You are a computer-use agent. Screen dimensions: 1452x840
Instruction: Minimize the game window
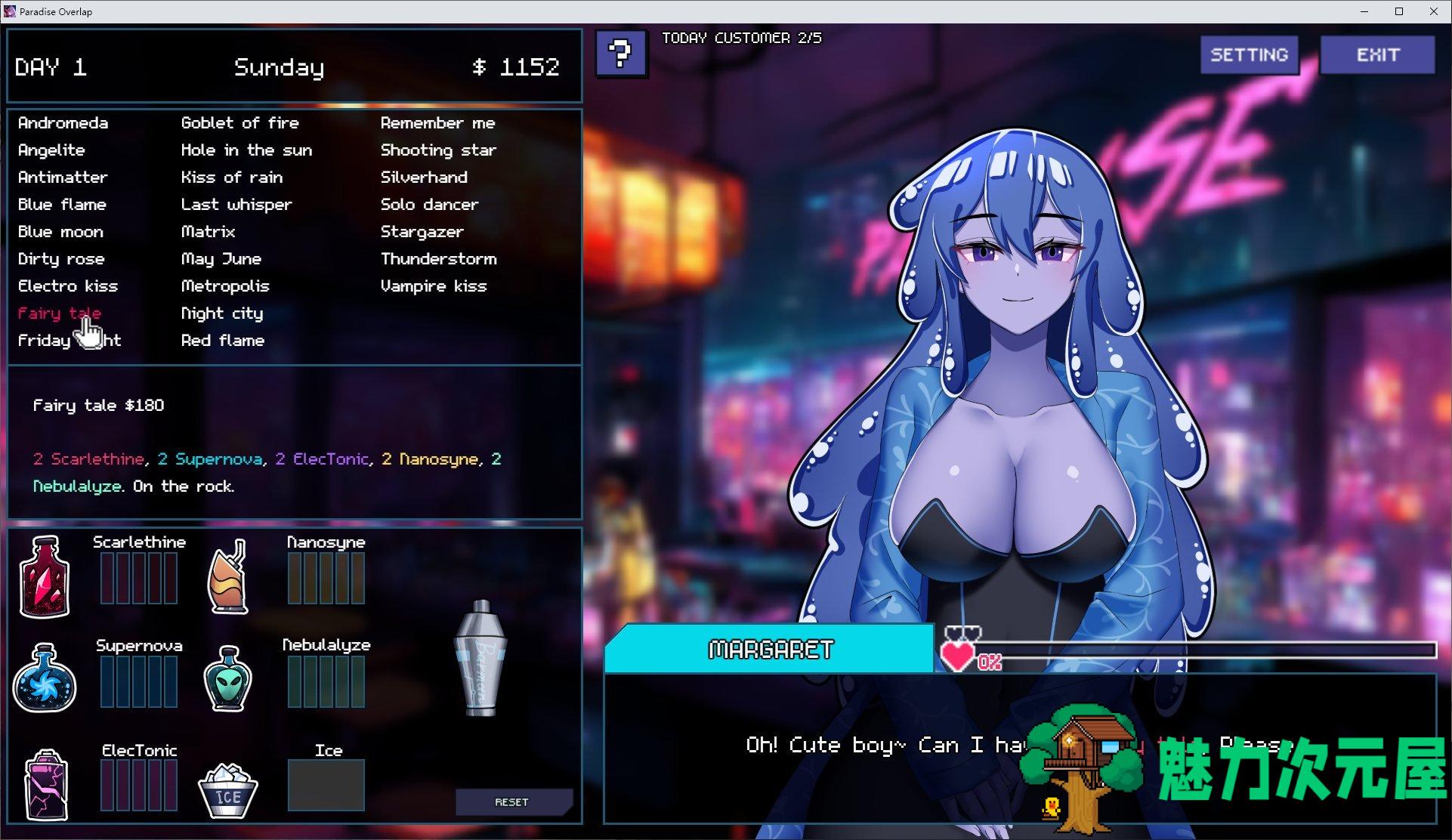tap(1364, 11)
